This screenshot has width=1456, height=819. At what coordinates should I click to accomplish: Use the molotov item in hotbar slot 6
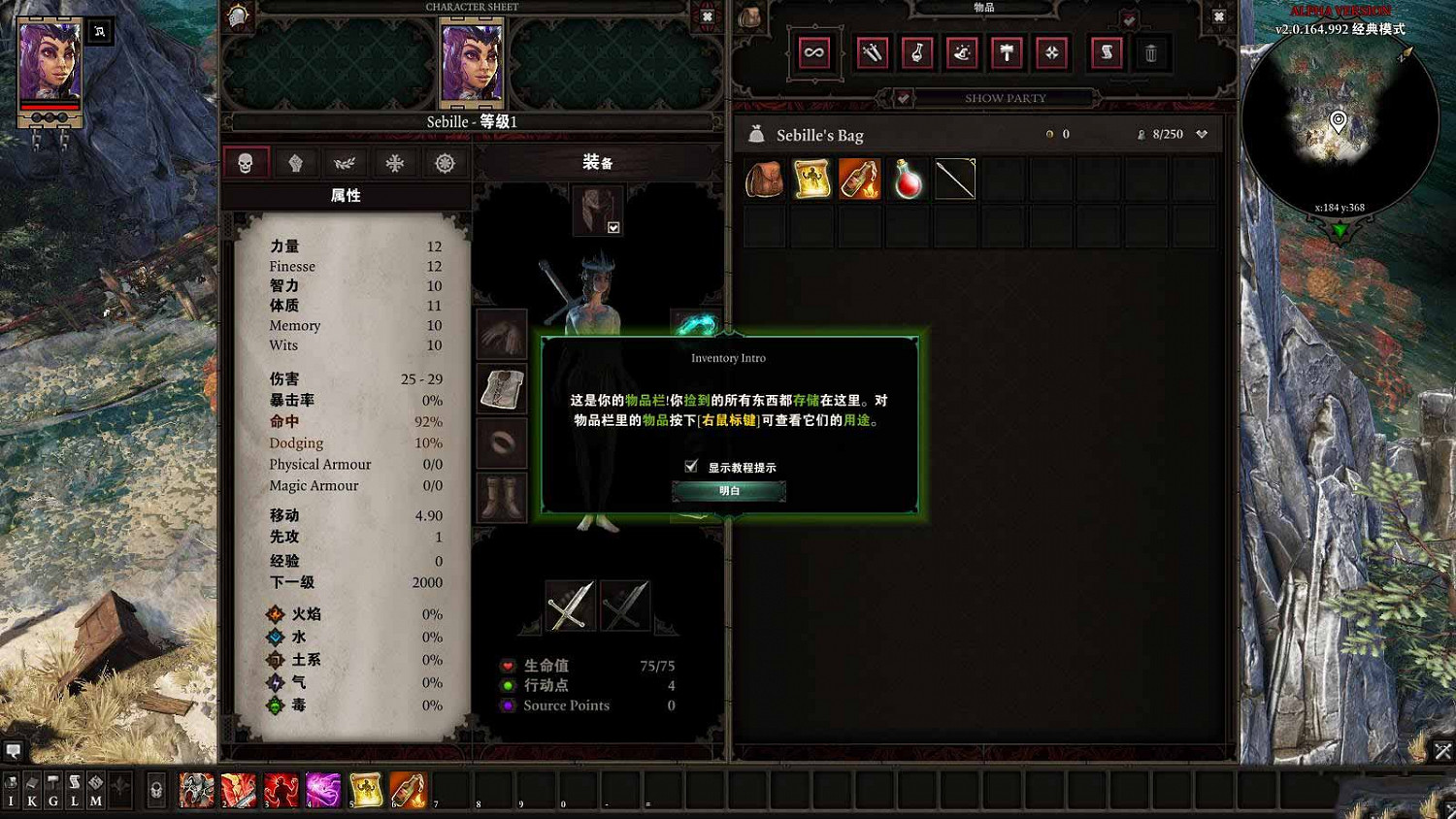pos(409,789)
